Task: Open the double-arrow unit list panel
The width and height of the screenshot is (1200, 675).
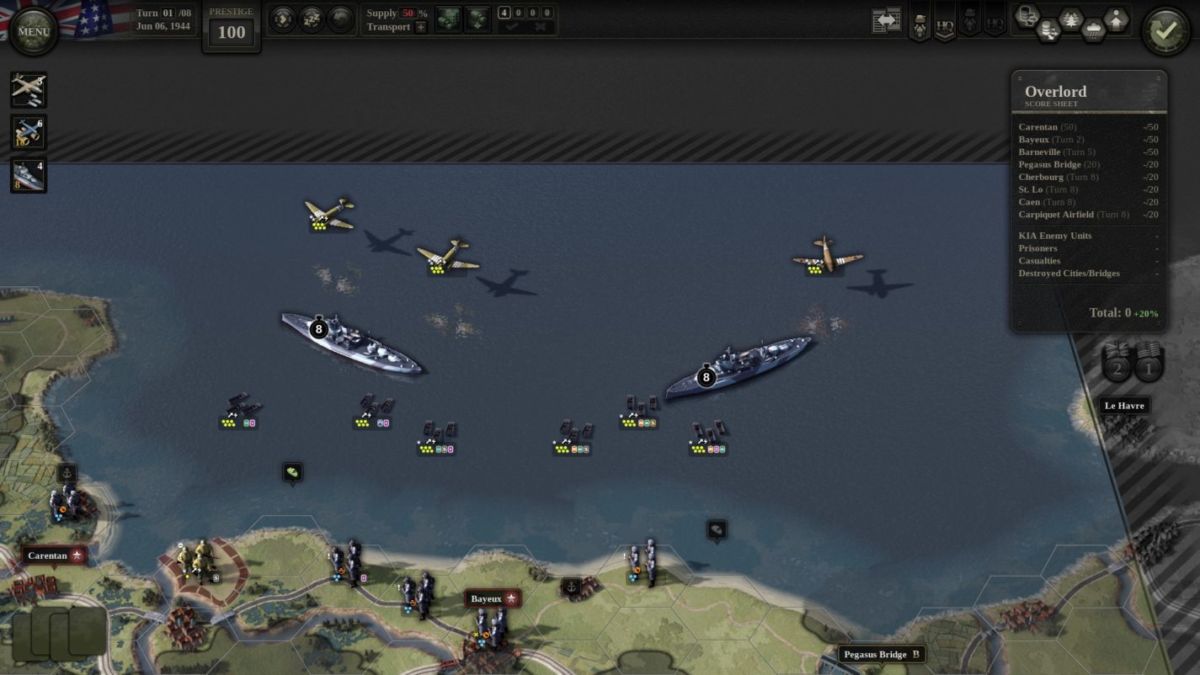Action: 886,20
